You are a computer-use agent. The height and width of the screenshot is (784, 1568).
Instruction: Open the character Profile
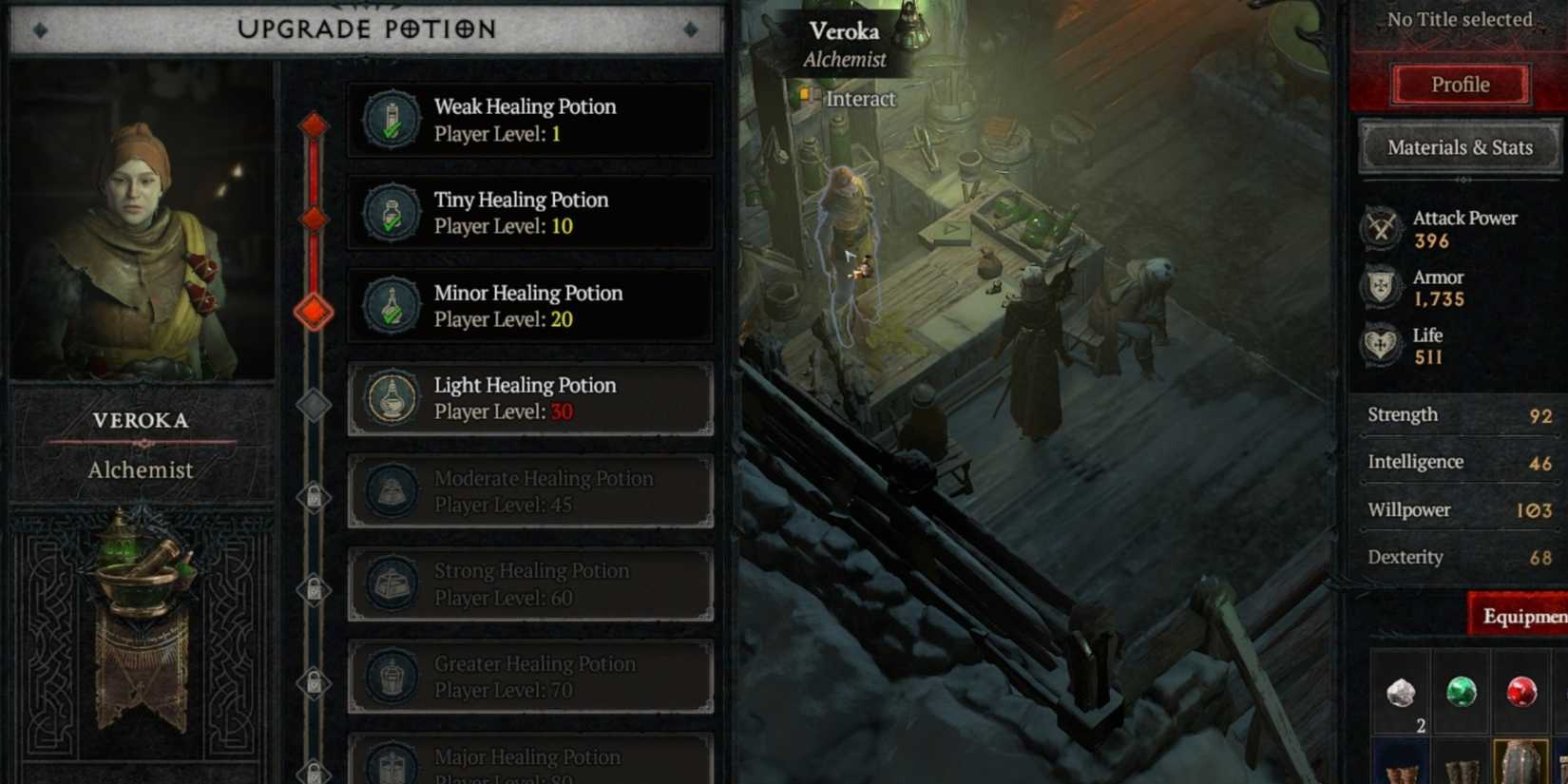pos(1460,84)
